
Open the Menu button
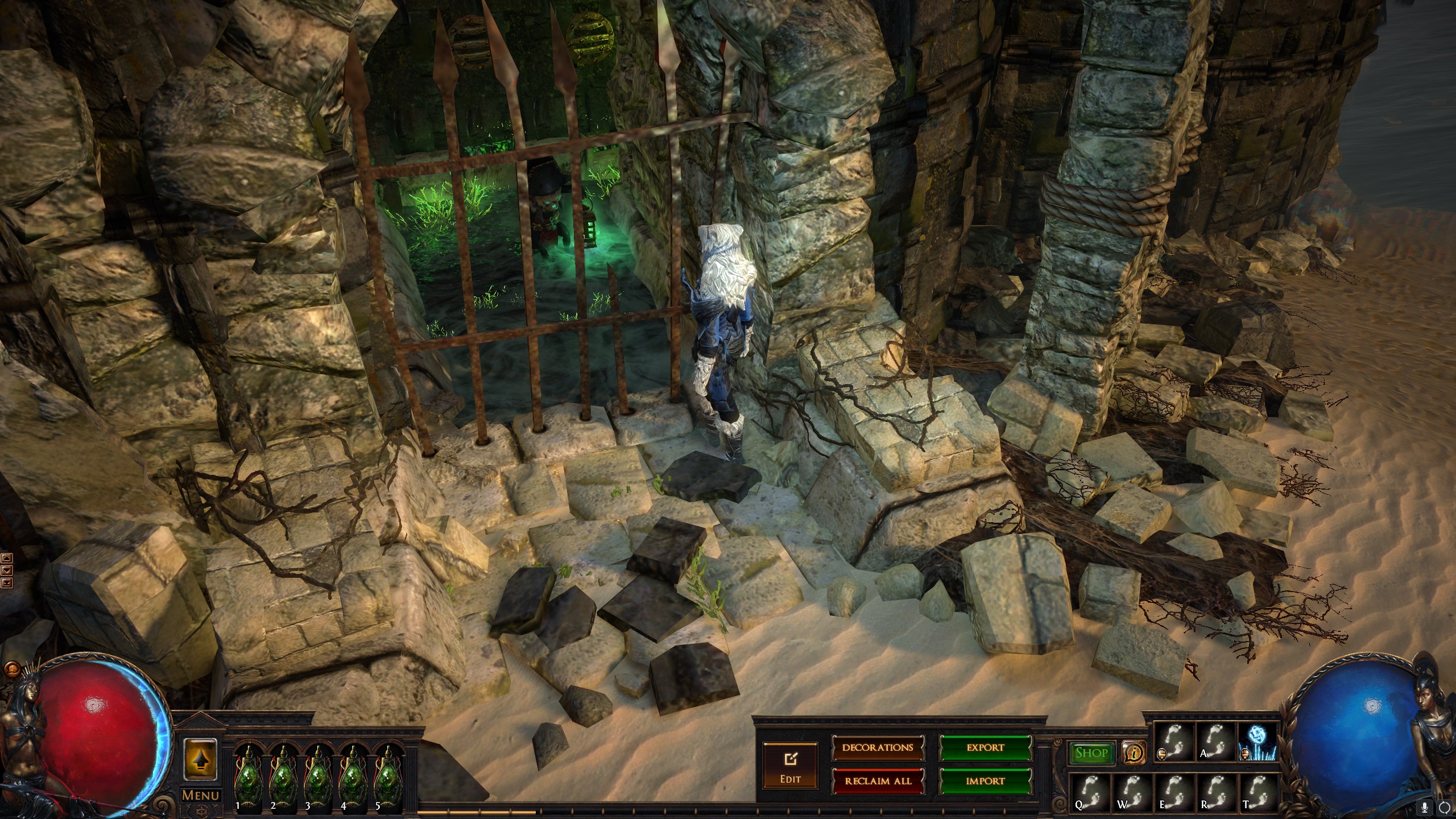(200, 795)
